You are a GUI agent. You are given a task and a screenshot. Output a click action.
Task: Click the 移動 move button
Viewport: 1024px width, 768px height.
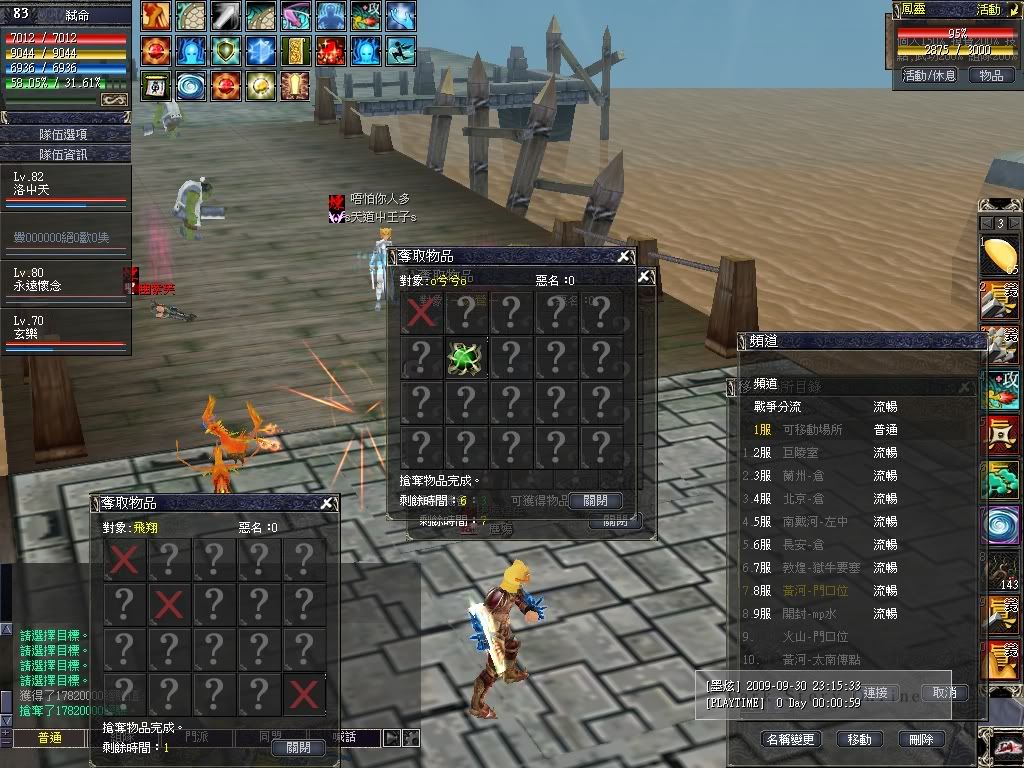pos(859,740)
